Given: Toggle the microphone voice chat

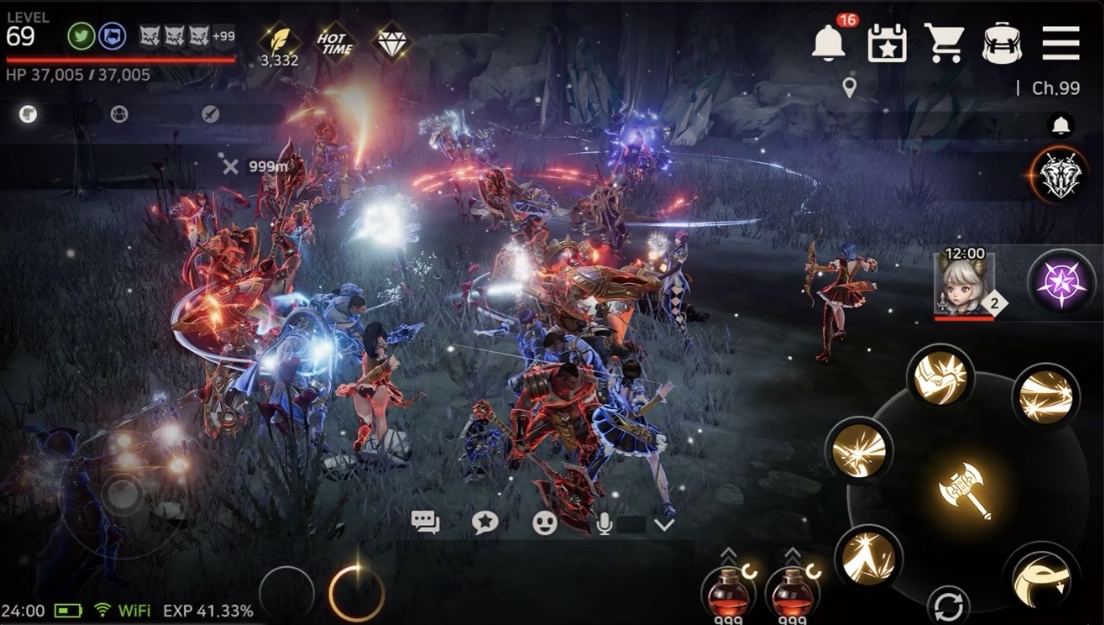Looking at the screenshot, I should coord(604,522).
